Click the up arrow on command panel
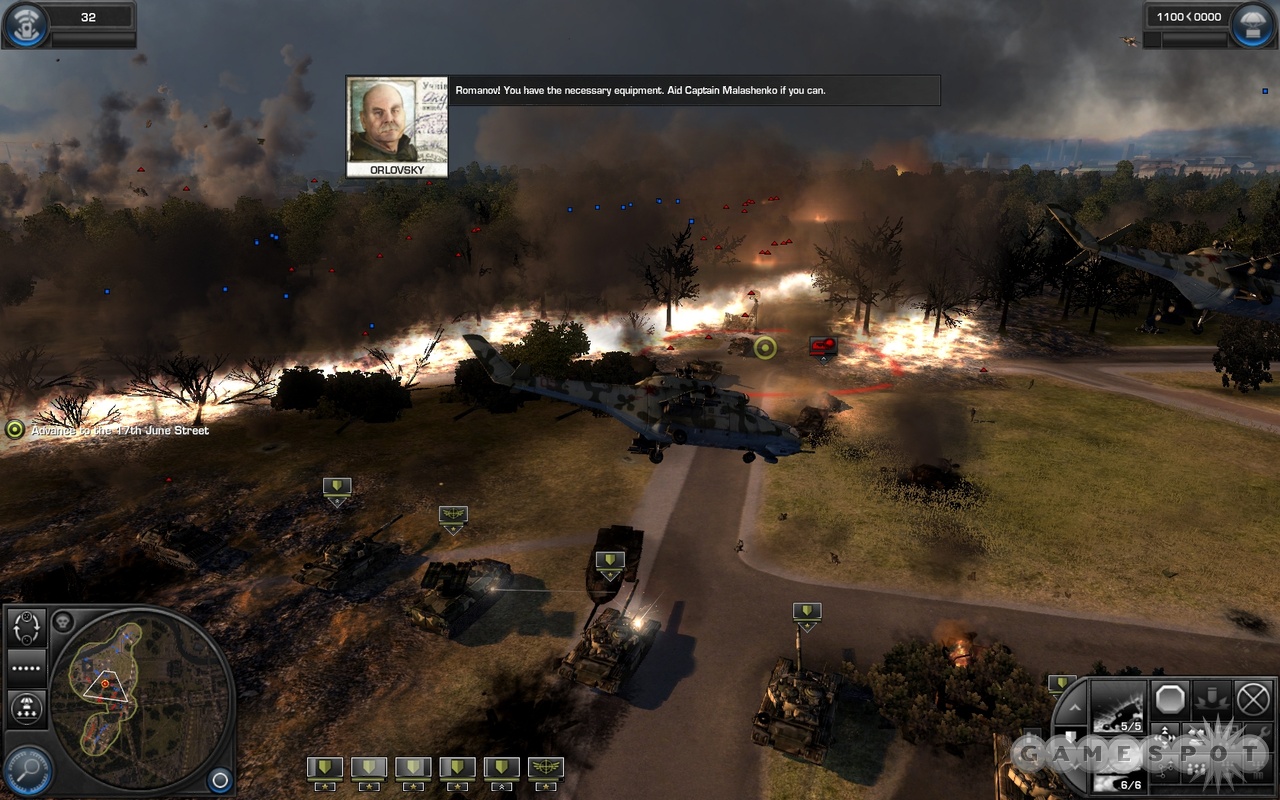 point(1075,708)
